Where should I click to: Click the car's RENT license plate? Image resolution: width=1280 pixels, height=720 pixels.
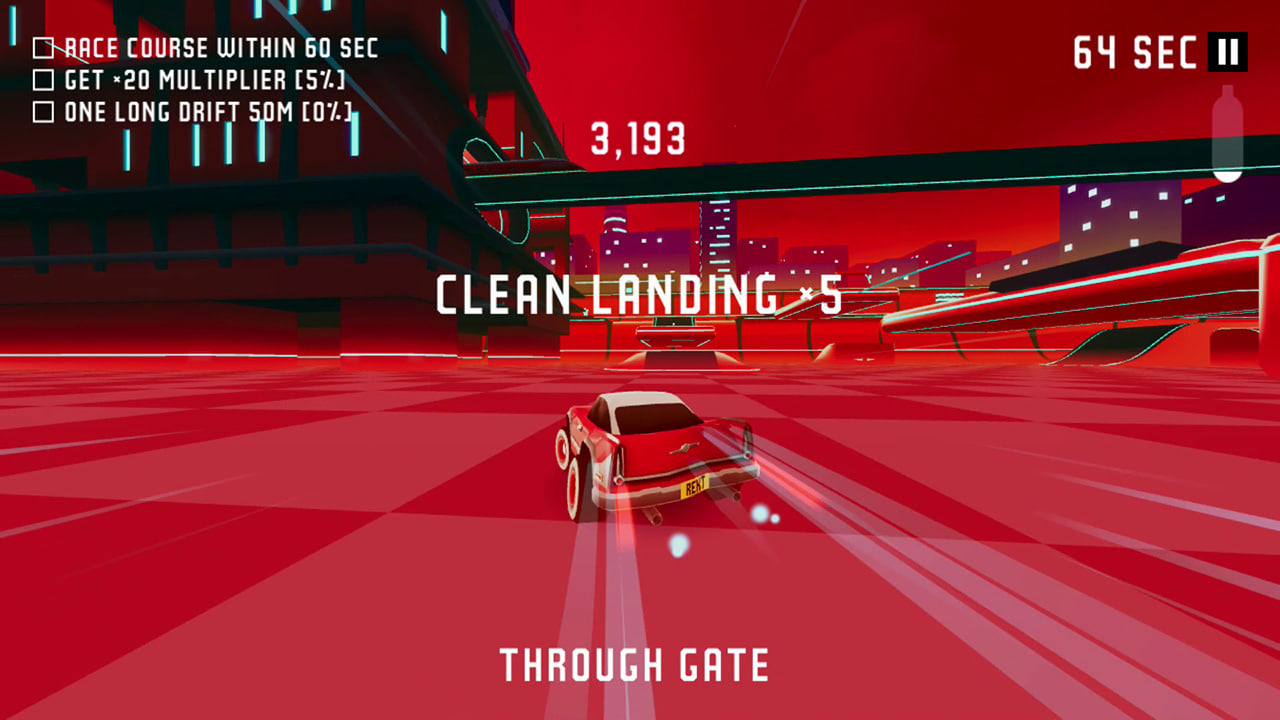coord(698,488)
